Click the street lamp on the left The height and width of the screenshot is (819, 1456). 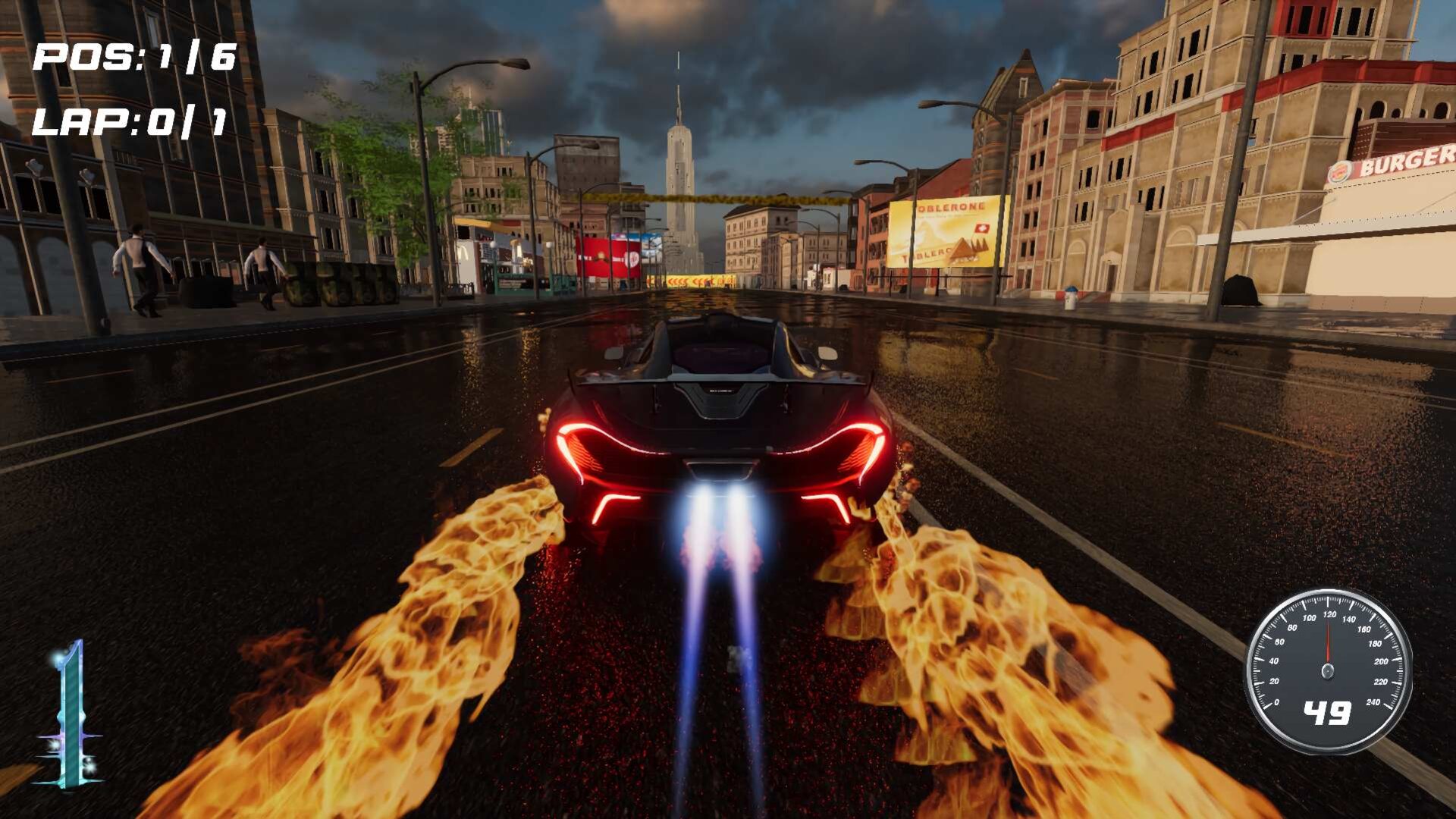[x=425, y=152]
